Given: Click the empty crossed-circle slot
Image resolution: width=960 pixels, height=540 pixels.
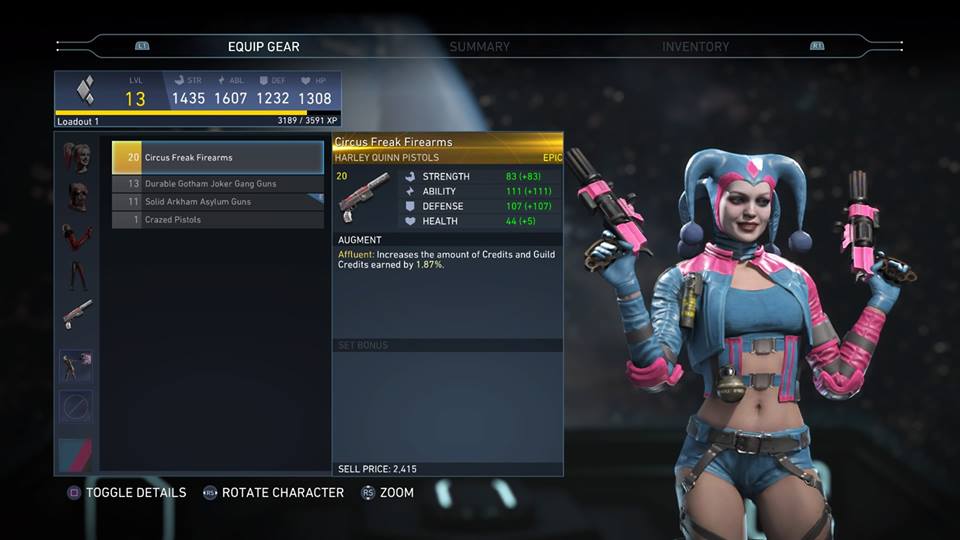Looking at the screenshot, I should pyautogui.click(x=77, y=406).
